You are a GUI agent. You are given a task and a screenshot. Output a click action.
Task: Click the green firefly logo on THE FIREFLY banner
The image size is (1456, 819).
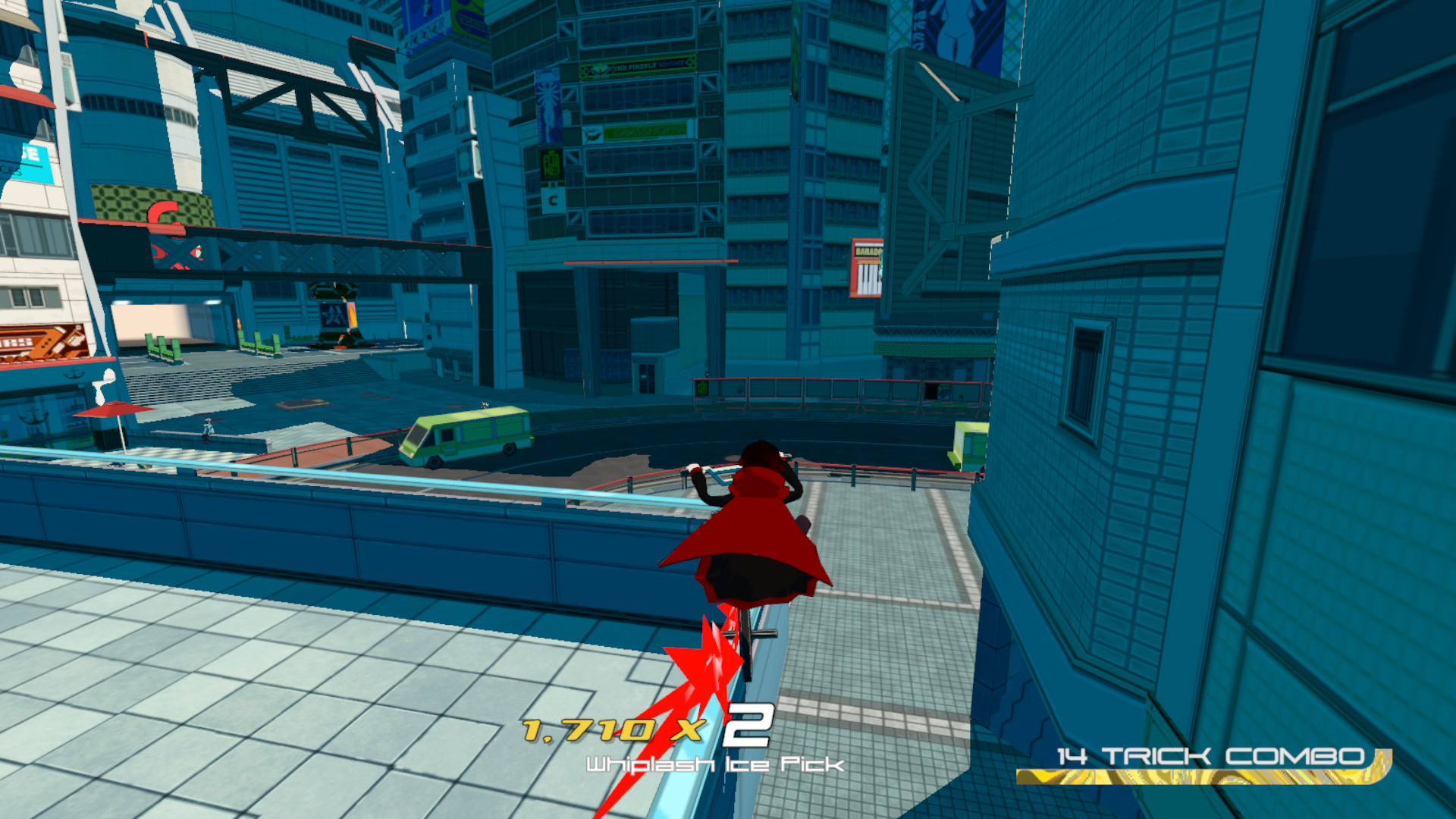pos(601,71)
